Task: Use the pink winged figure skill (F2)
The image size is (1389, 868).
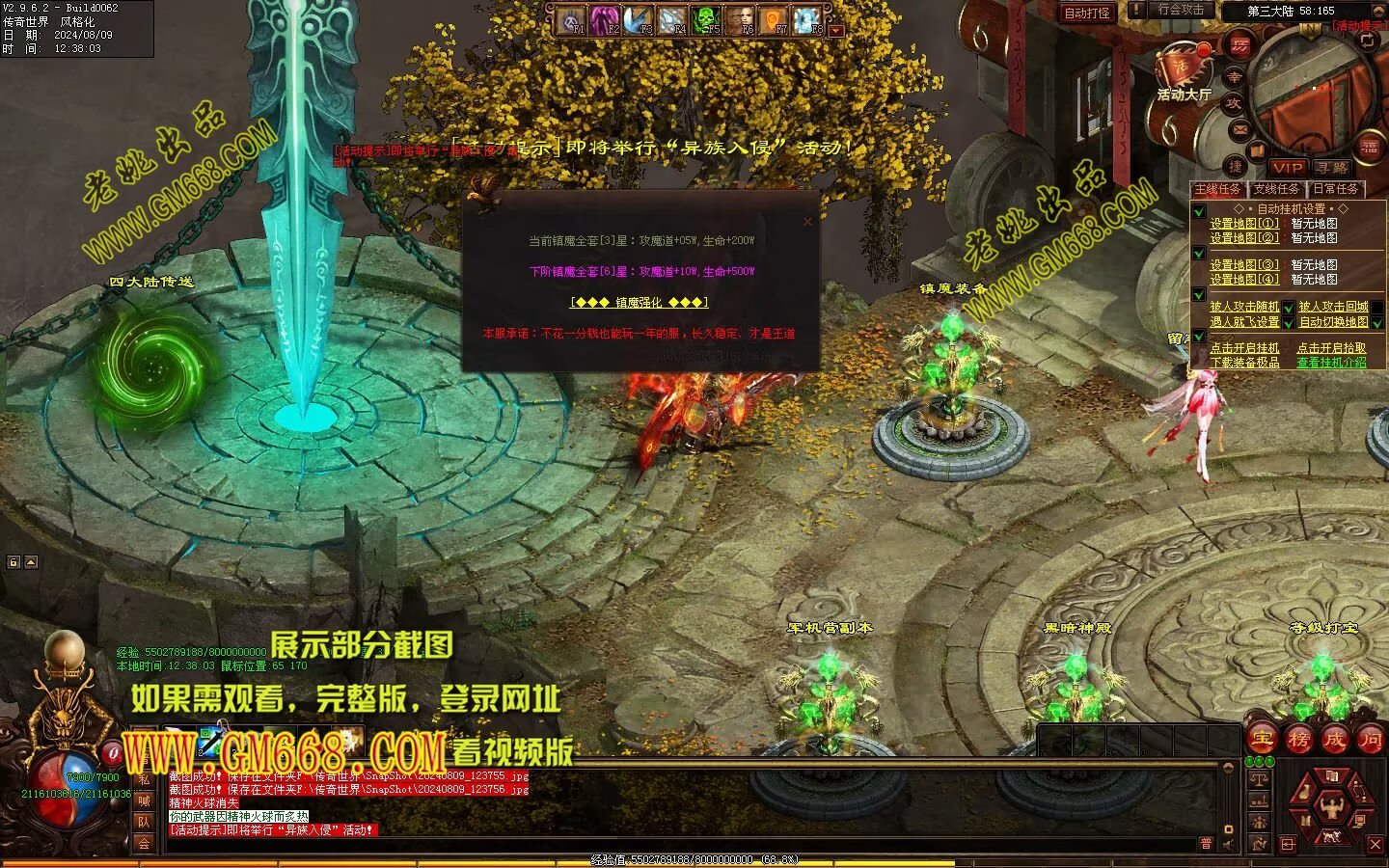Action: (x=605, y=19)
